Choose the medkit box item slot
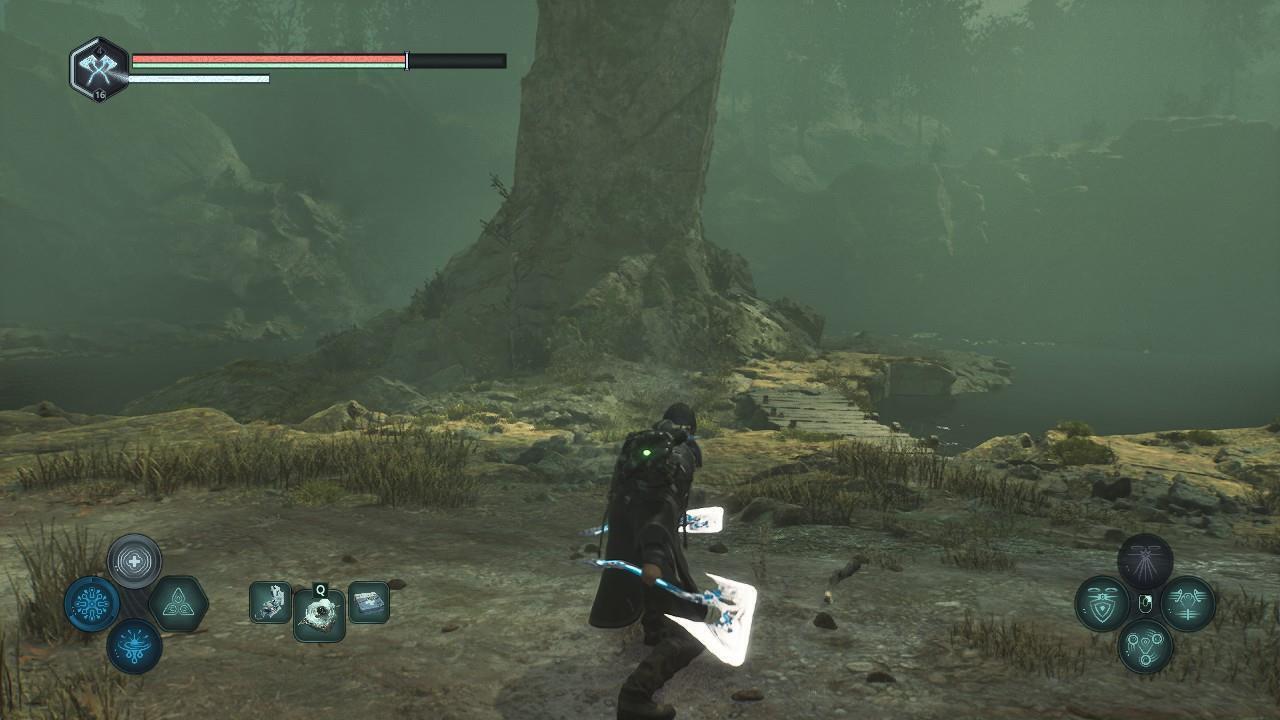This screenshot has width=1280, height=720. pos(368,603)
